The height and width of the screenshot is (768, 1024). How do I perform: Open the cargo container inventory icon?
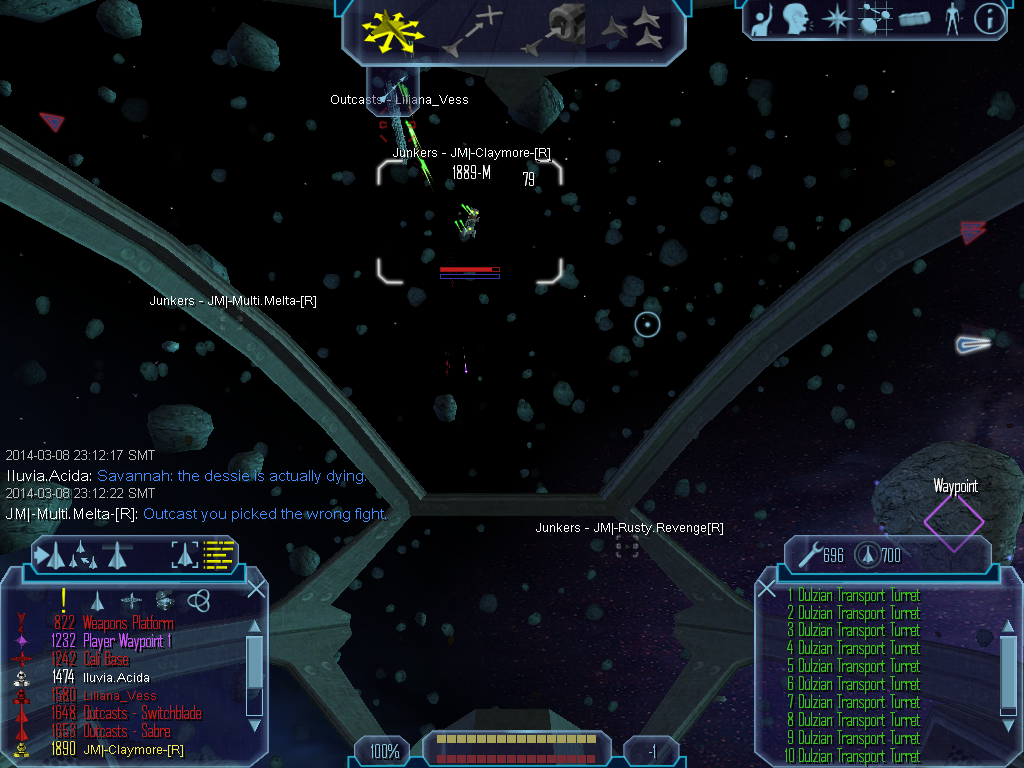tap(914, 19)
